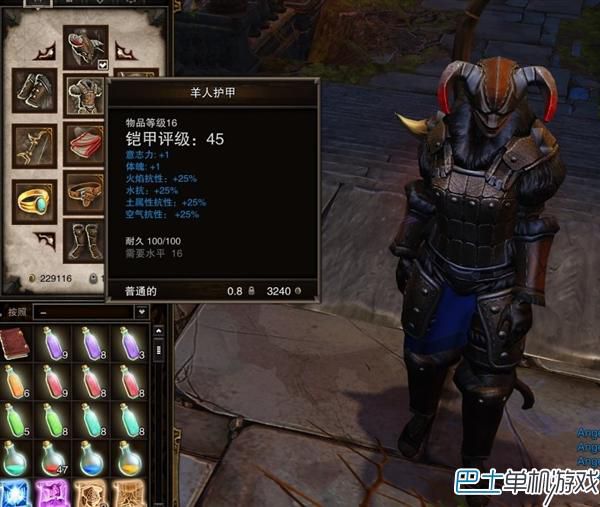This screenshot has height=507, width=600.
Task: Select the red cloth garment slot
Action: tap(85, 146)
